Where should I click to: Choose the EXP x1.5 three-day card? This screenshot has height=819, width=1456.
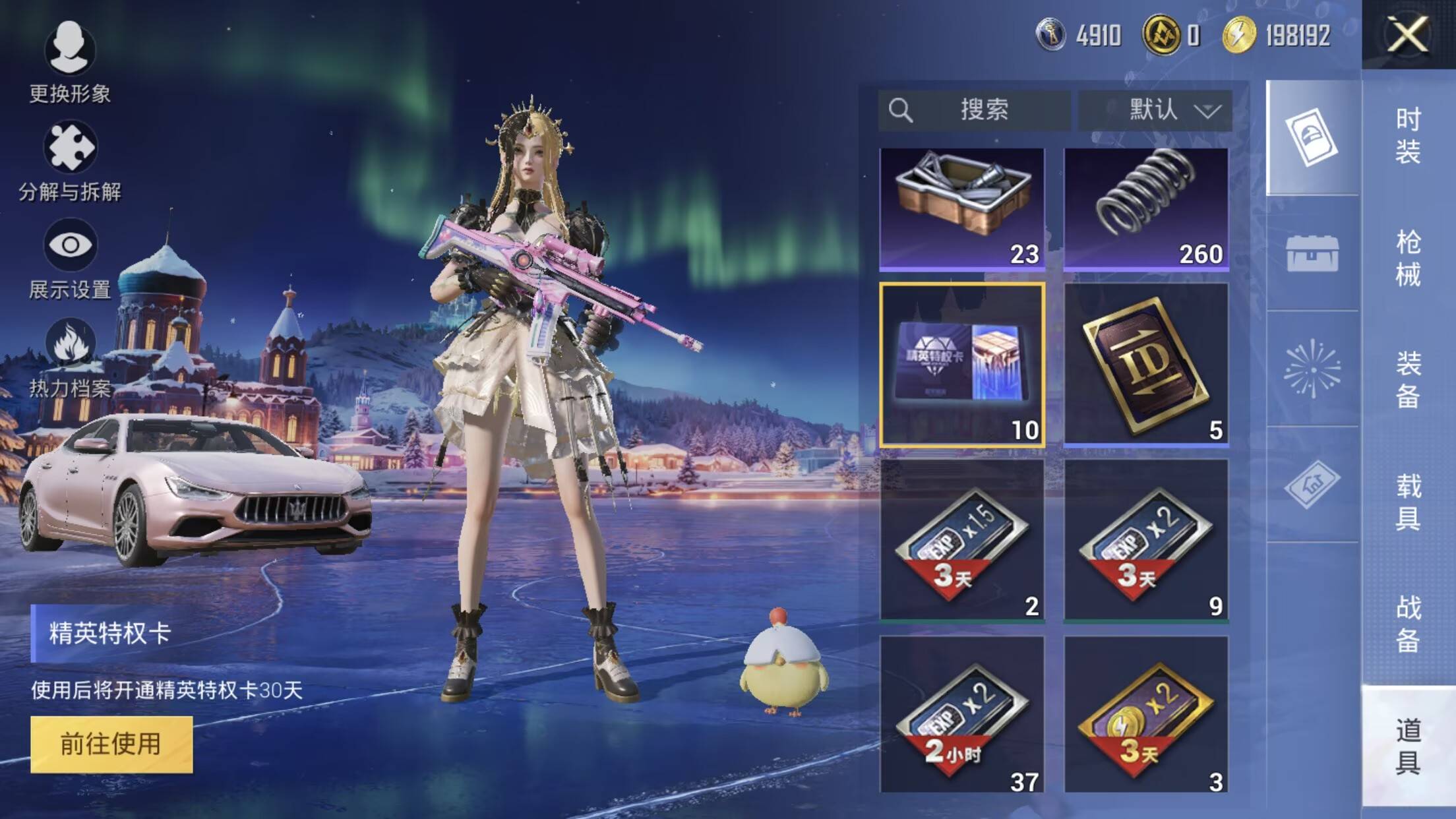pos(962,541)
